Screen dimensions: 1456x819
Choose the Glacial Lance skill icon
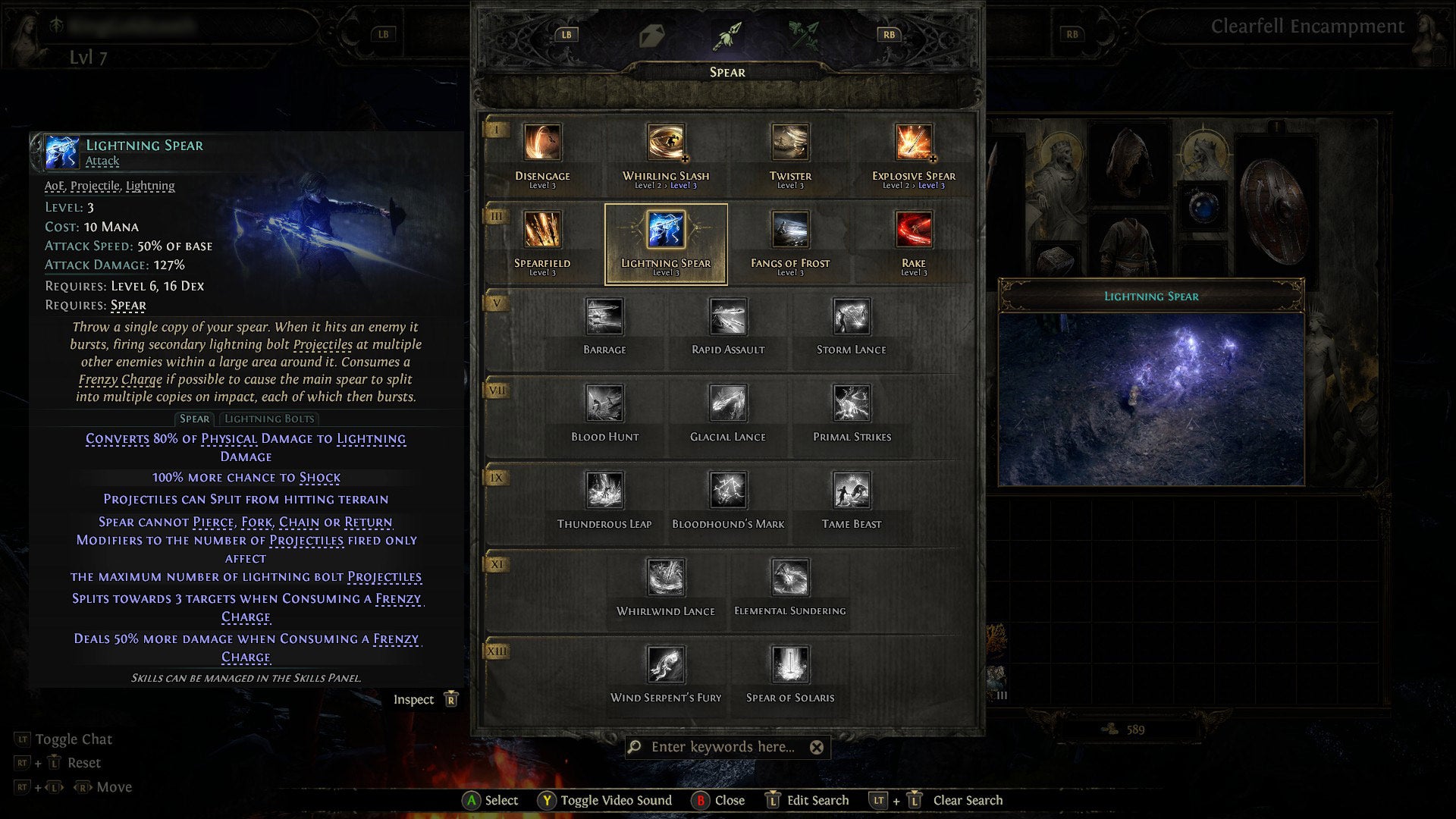click(728, 406)
